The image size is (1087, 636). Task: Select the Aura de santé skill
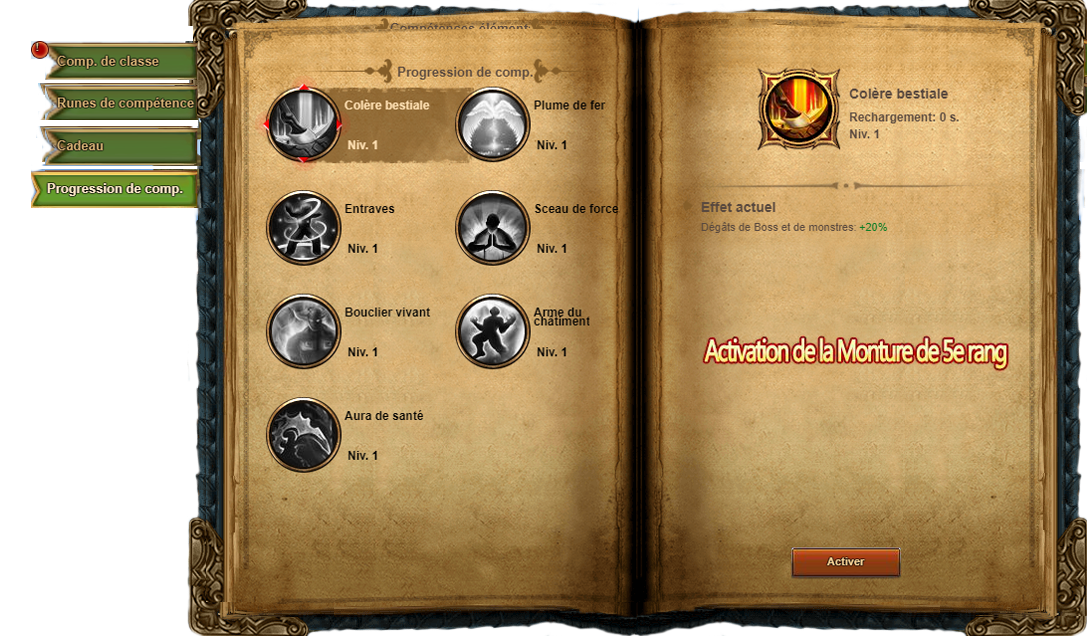[x=304, y=434]
